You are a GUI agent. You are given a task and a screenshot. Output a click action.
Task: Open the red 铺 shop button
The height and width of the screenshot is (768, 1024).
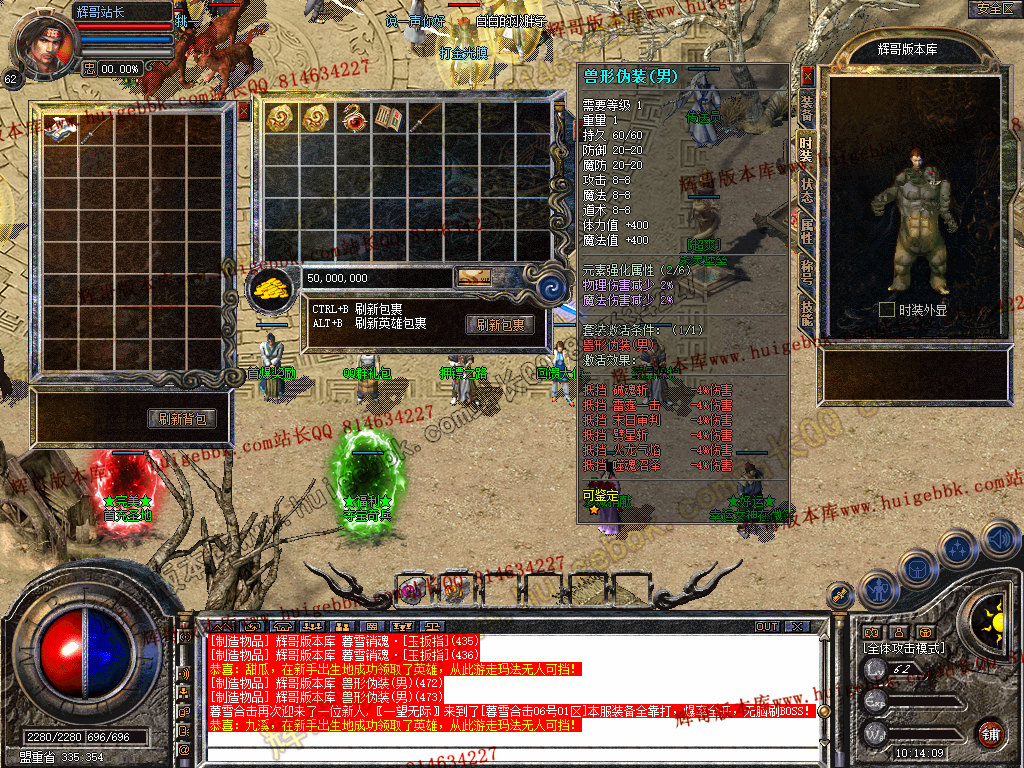pos(990,732)
